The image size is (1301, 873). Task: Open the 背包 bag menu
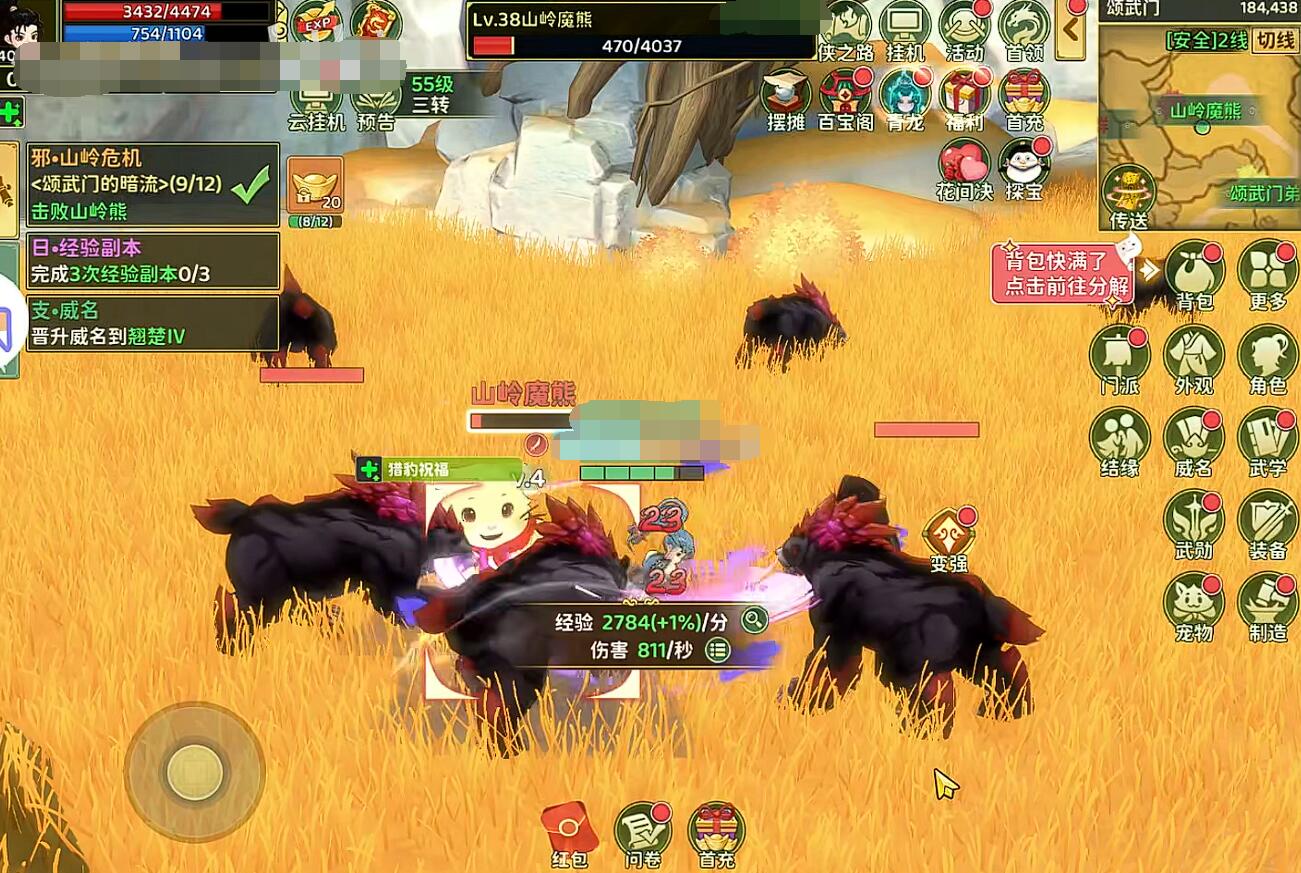pyautogui.click(x=1193, y=272)
